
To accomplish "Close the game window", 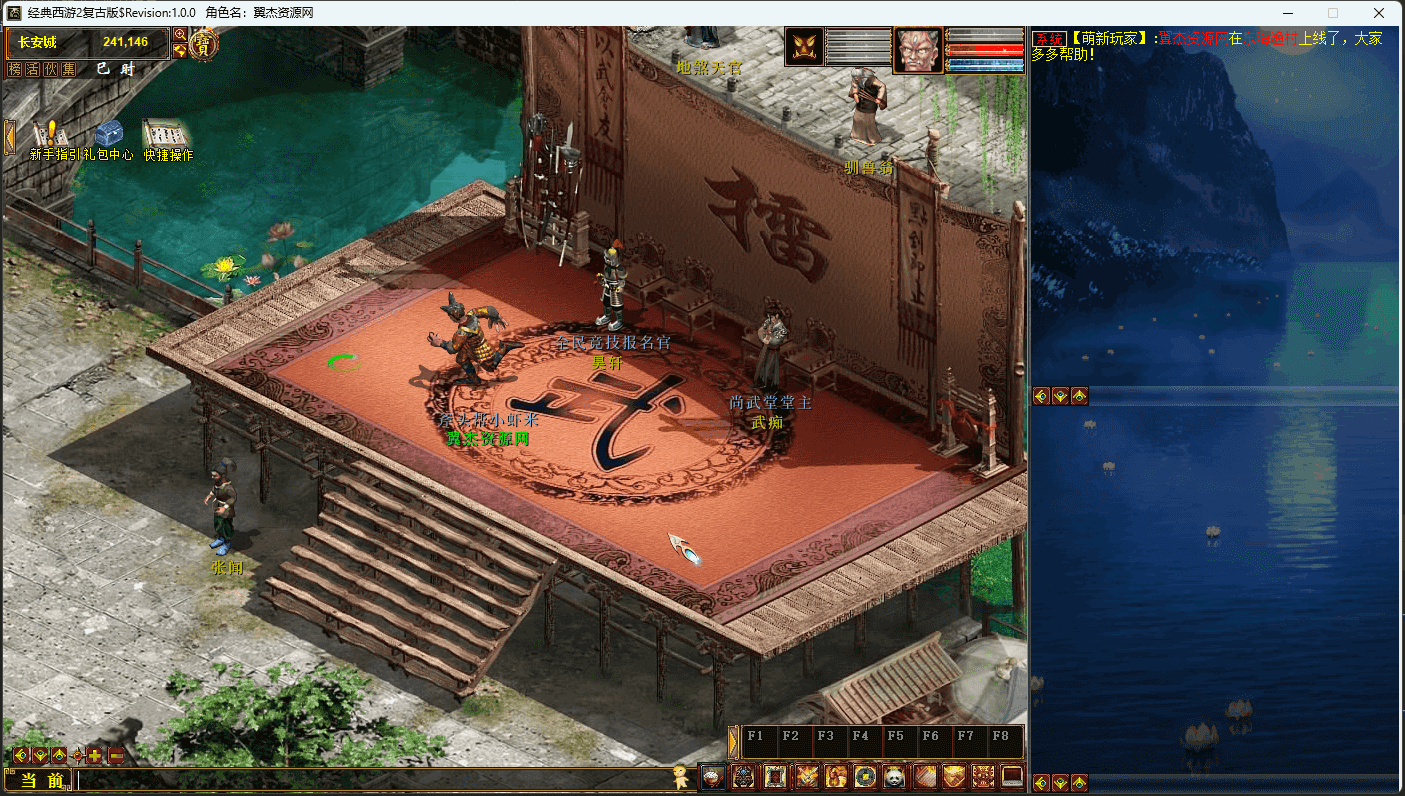I will (1380, 13).
